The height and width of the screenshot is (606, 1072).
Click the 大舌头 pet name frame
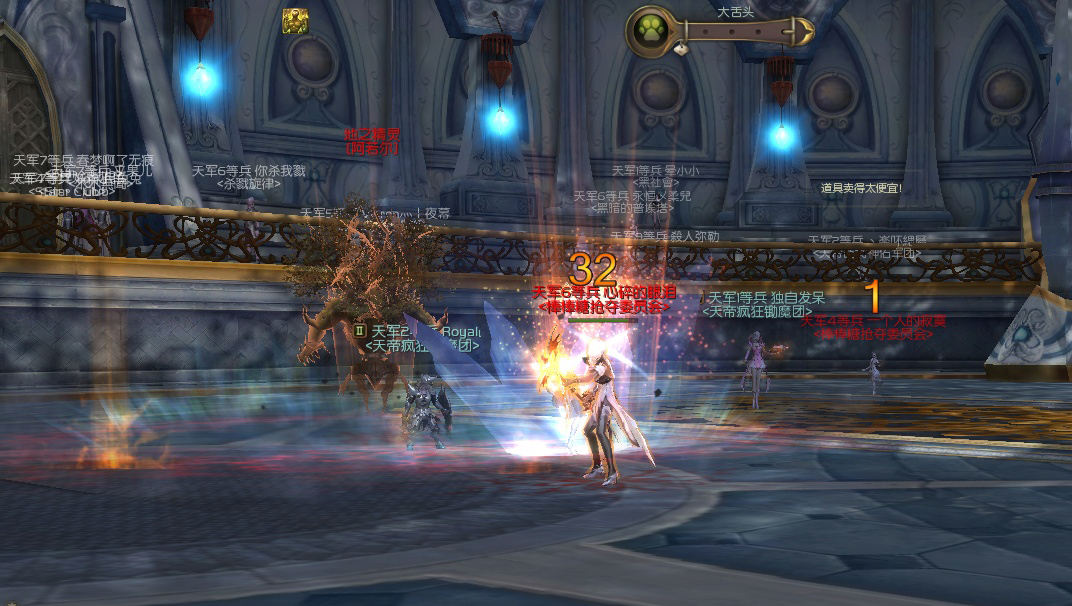pyautogui.click(x=738, y=31)
